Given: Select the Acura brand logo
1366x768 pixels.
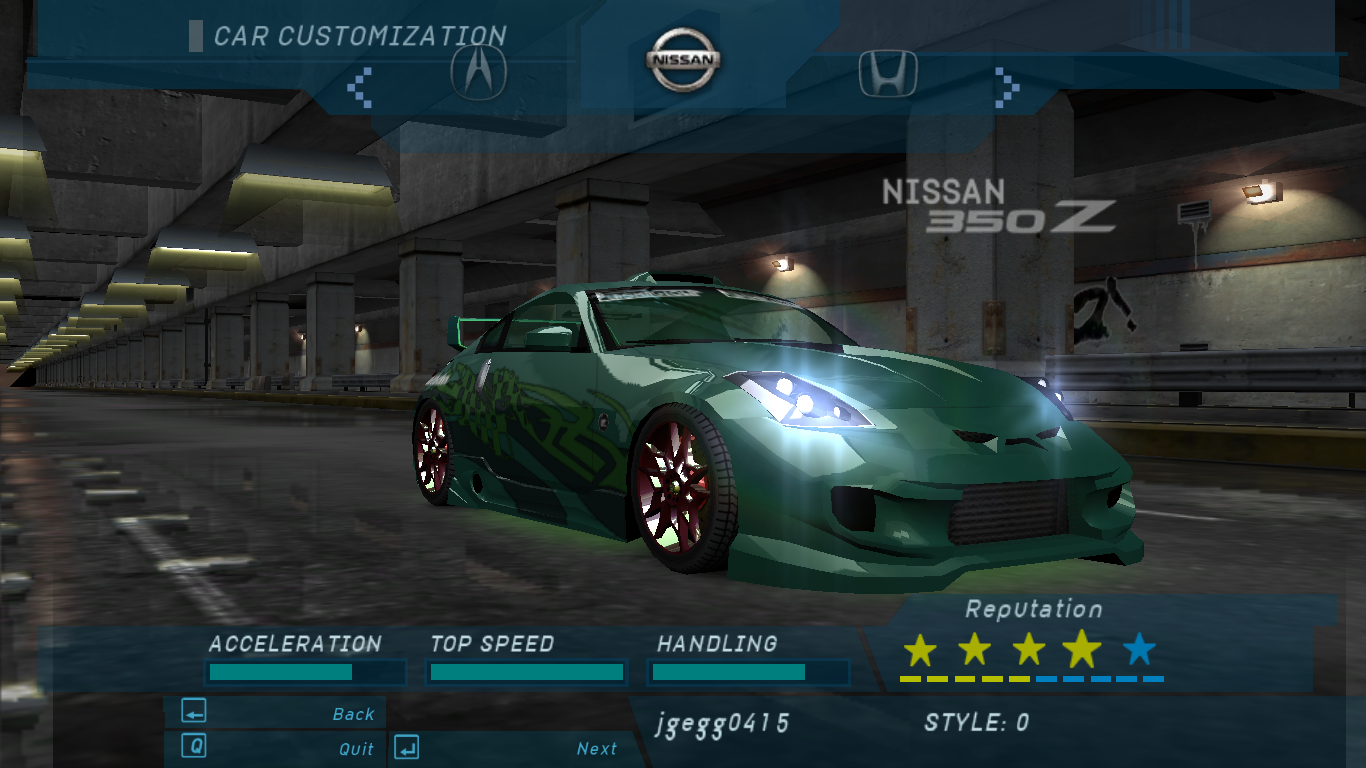Looking at the screenshot, I should point(479,72).
